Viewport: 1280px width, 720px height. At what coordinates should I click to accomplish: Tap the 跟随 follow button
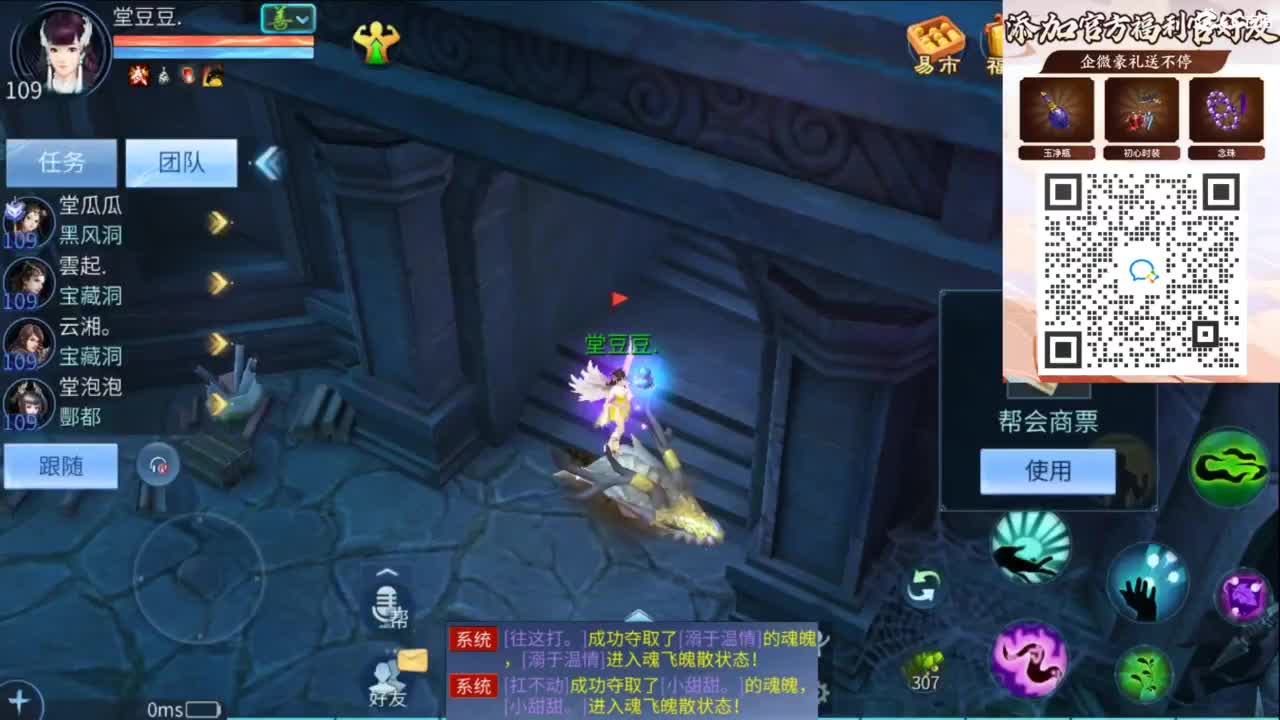[x=60, y=465]
